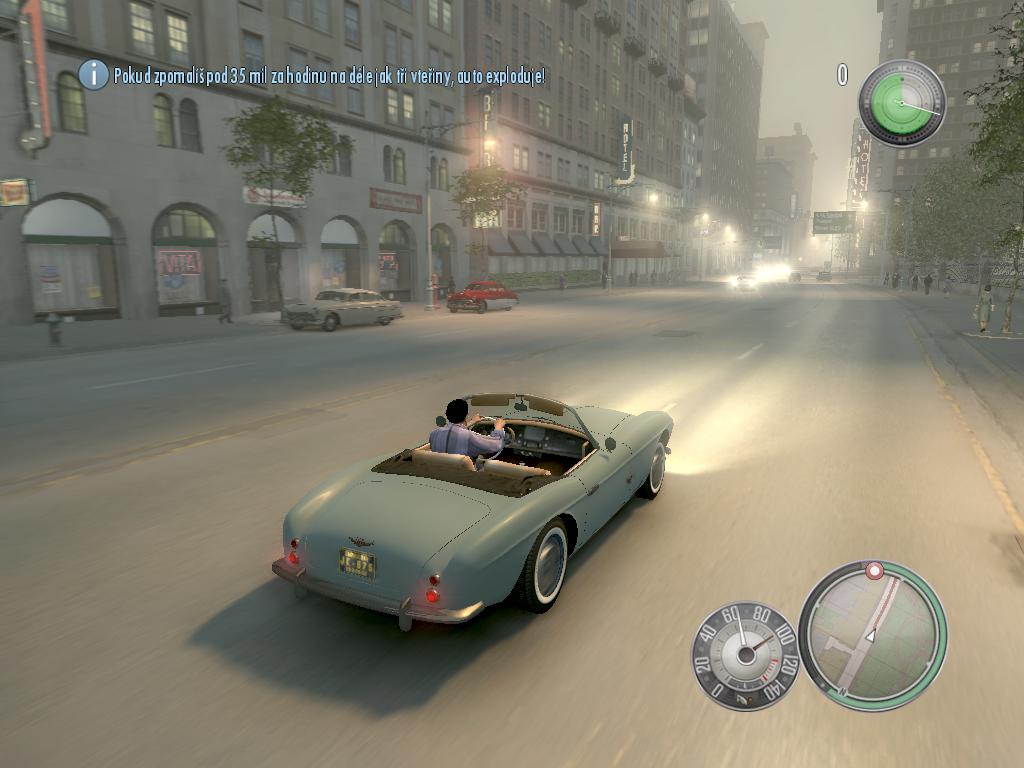Click the green round timer dial
Screen dimensions: 1024x768
(x=901, y=103)
